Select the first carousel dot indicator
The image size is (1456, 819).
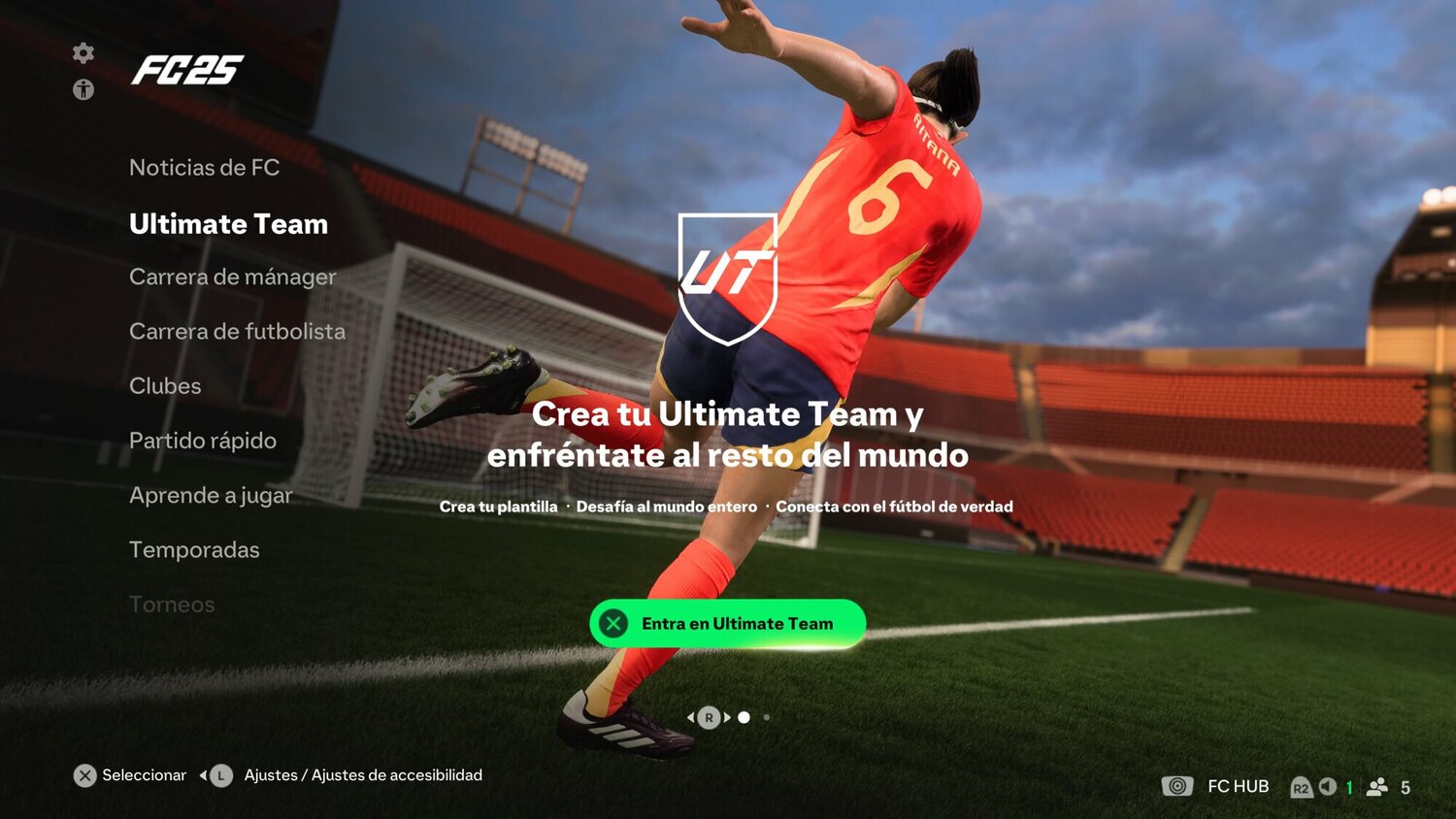tap(745, 717)
